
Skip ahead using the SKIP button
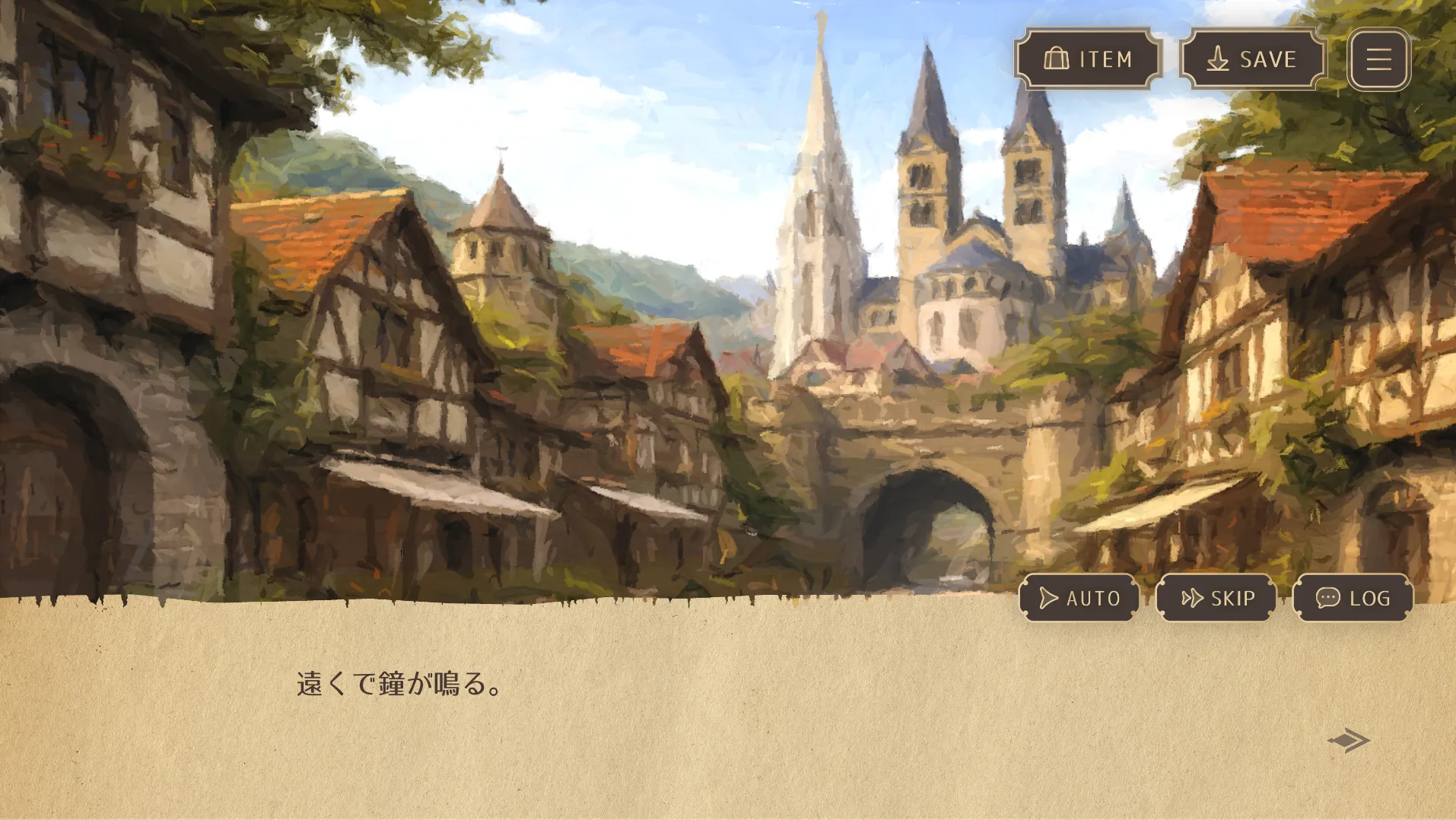click(x=1216, y=598)
